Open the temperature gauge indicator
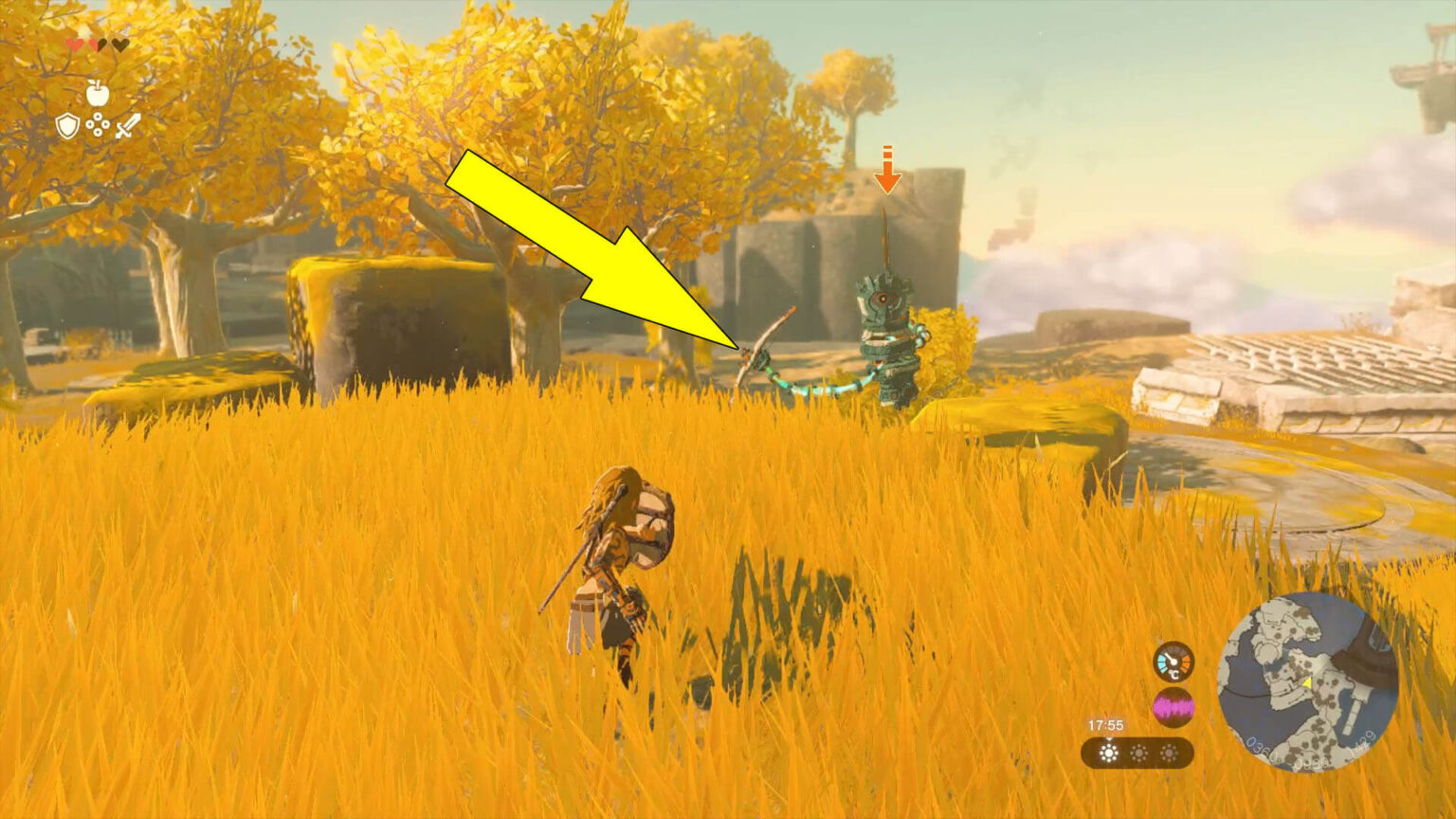This screenshot has width=1456, height=819. pyautogui.click(x=1174, y=661)
